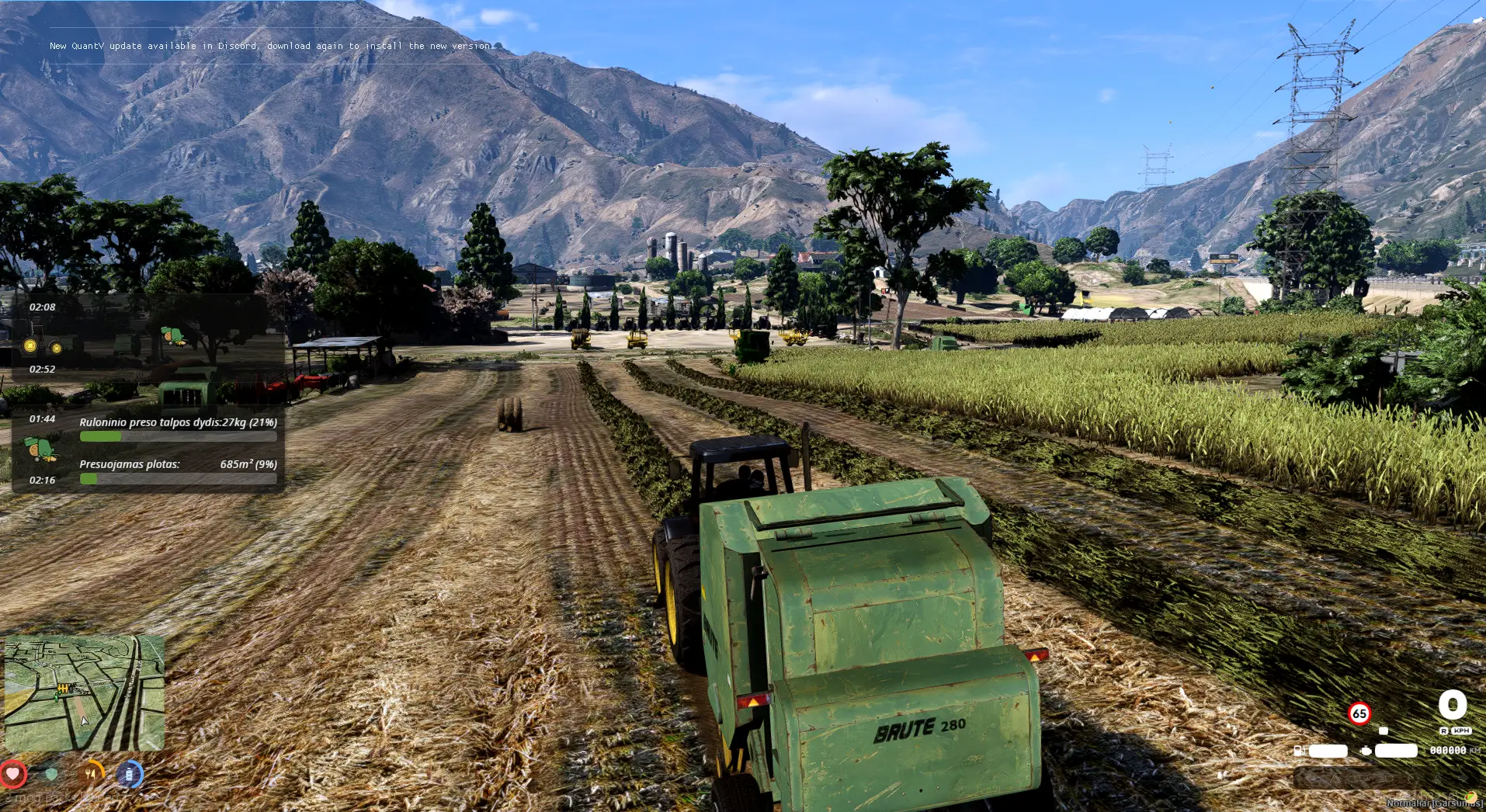Select the blue water bottle thirst icon
Screen dimensions: 1486x812
(130, 773)
